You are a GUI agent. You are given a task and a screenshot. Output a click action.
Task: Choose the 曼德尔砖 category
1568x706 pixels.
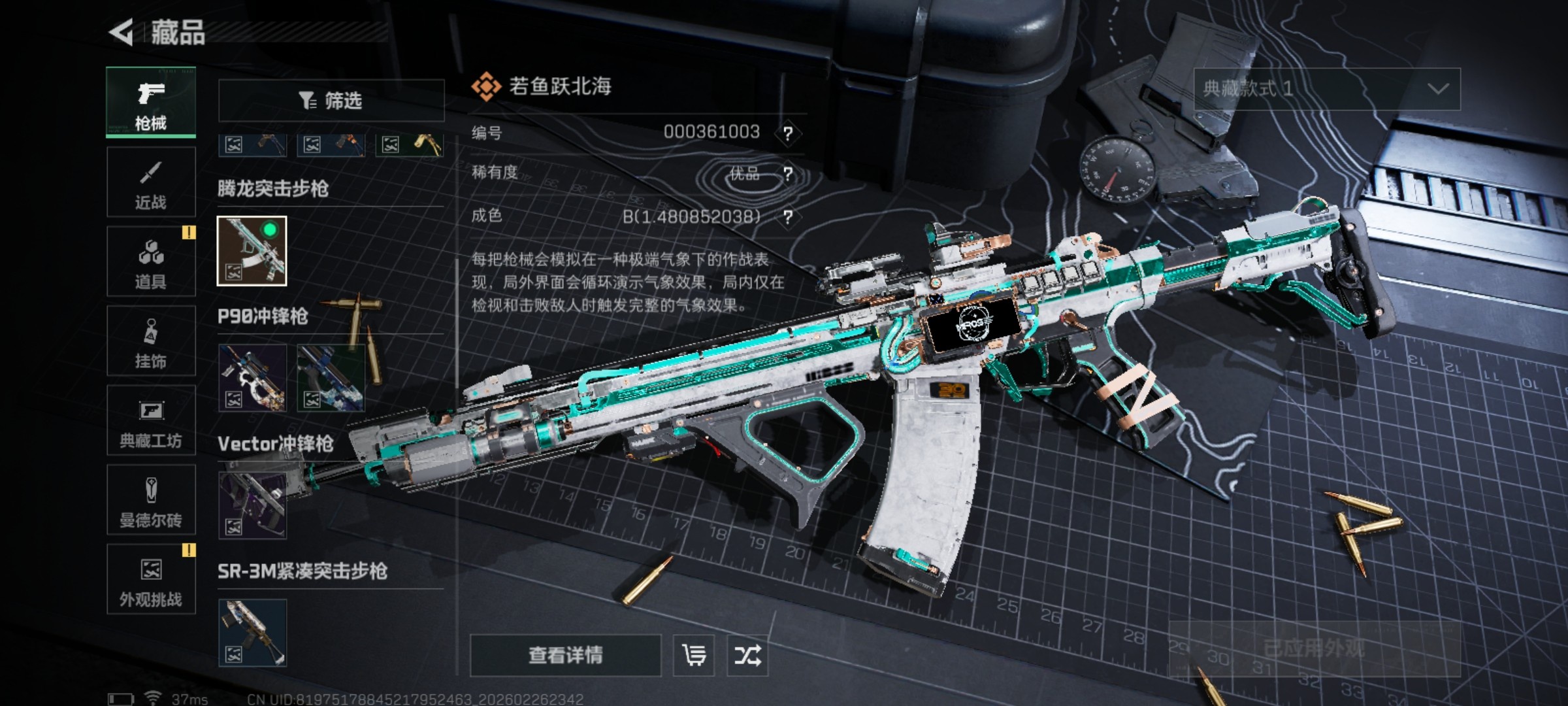pos(151,501)
